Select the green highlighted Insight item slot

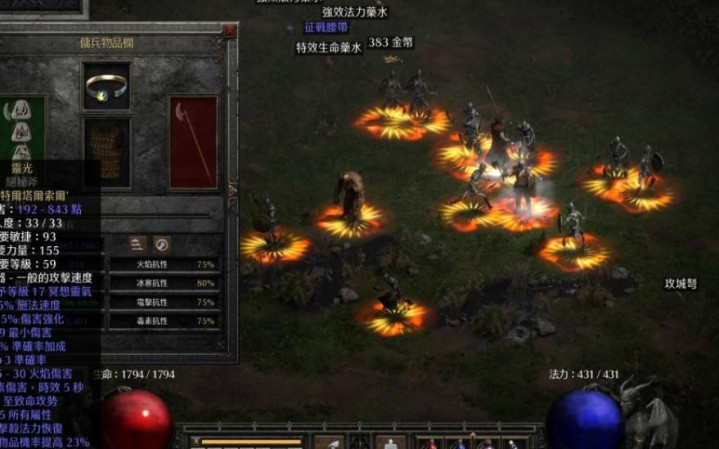(x=22, y=126)
